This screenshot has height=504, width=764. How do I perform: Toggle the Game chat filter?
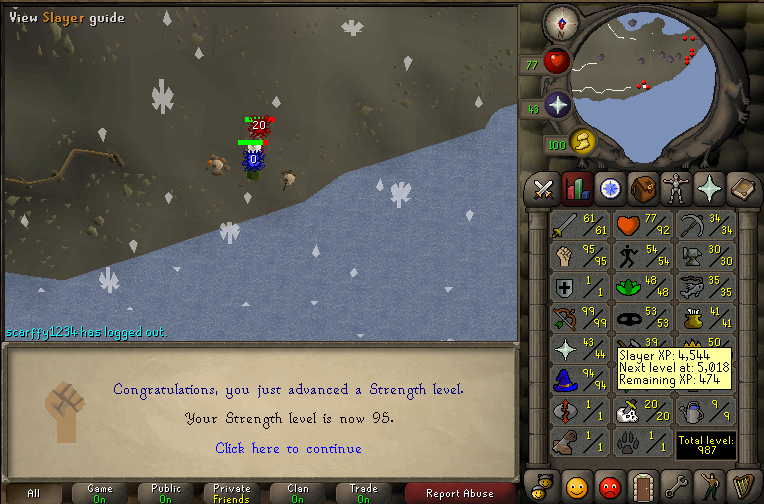coord(100,493)
